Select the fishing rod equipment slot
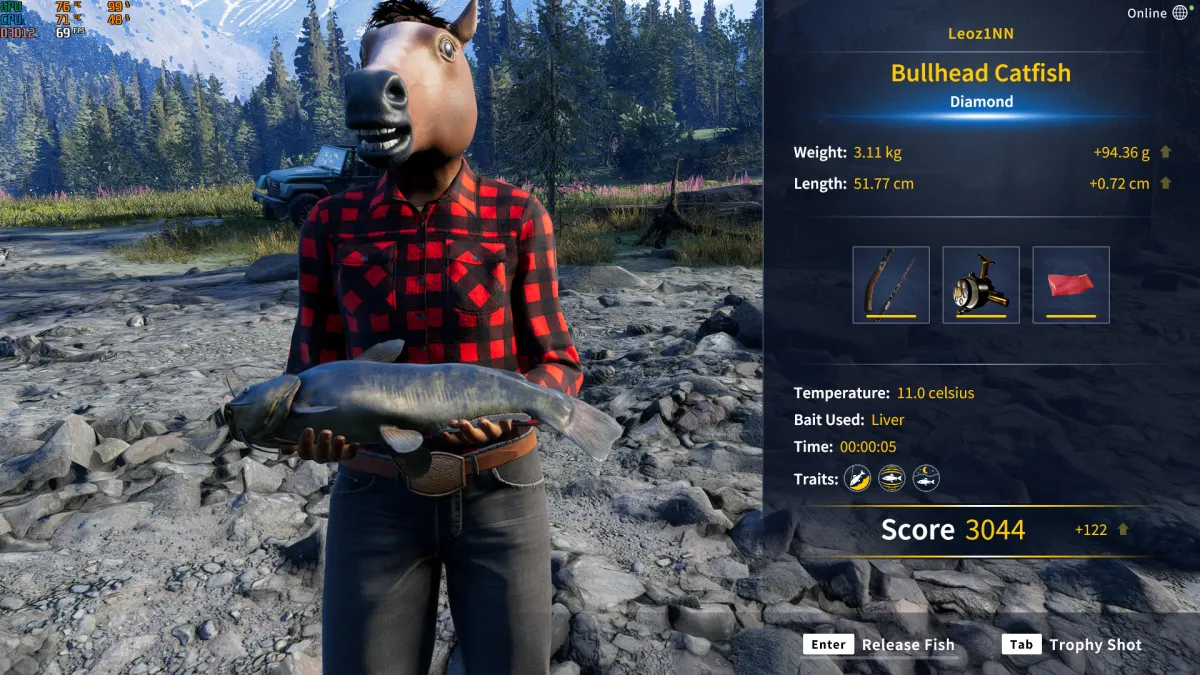Image resolution: width=1200 pixels, height=675 pixels. click(891, 285)
